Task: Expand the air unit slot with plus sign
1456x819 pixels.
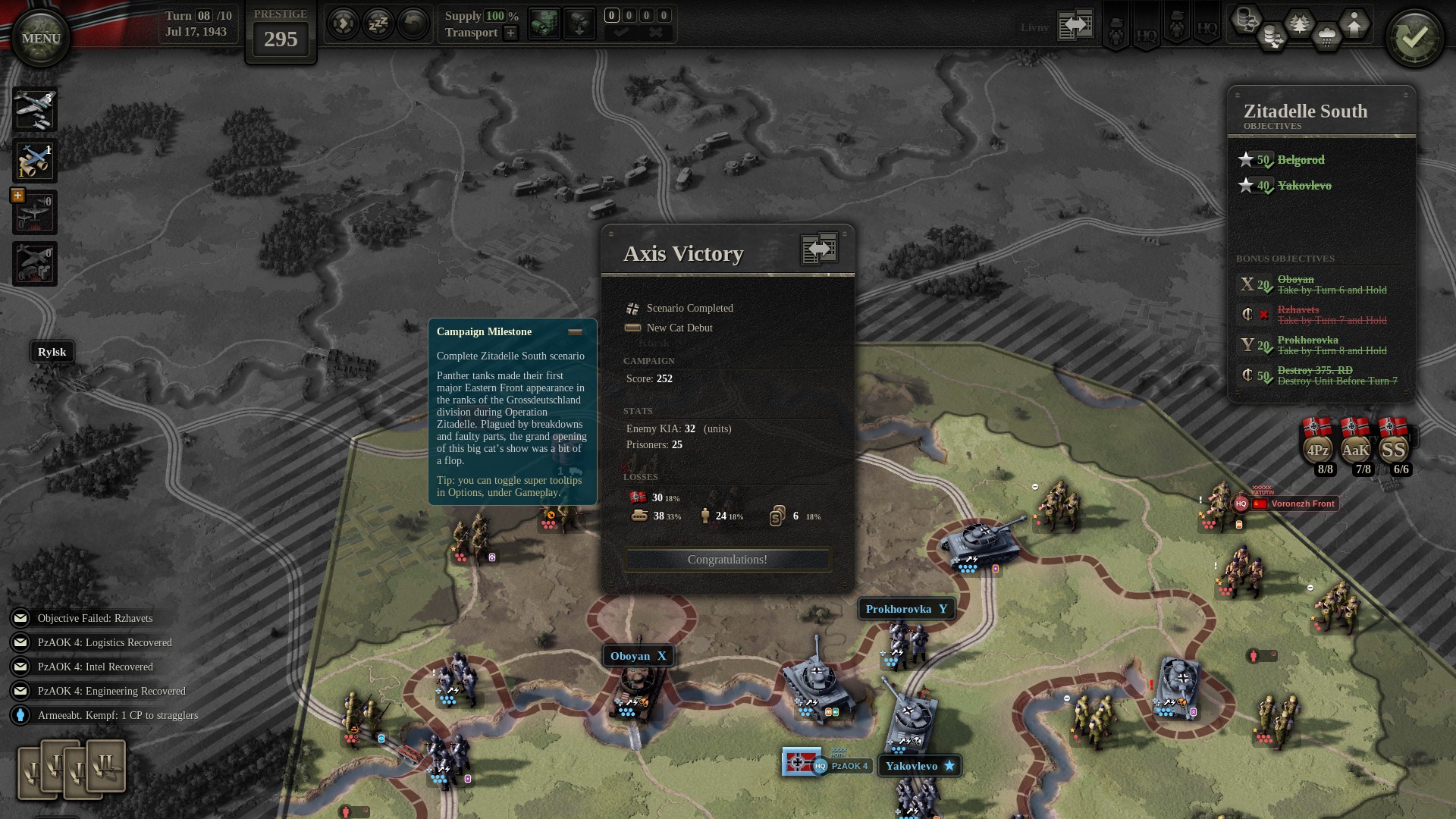Action: point(17,196)
